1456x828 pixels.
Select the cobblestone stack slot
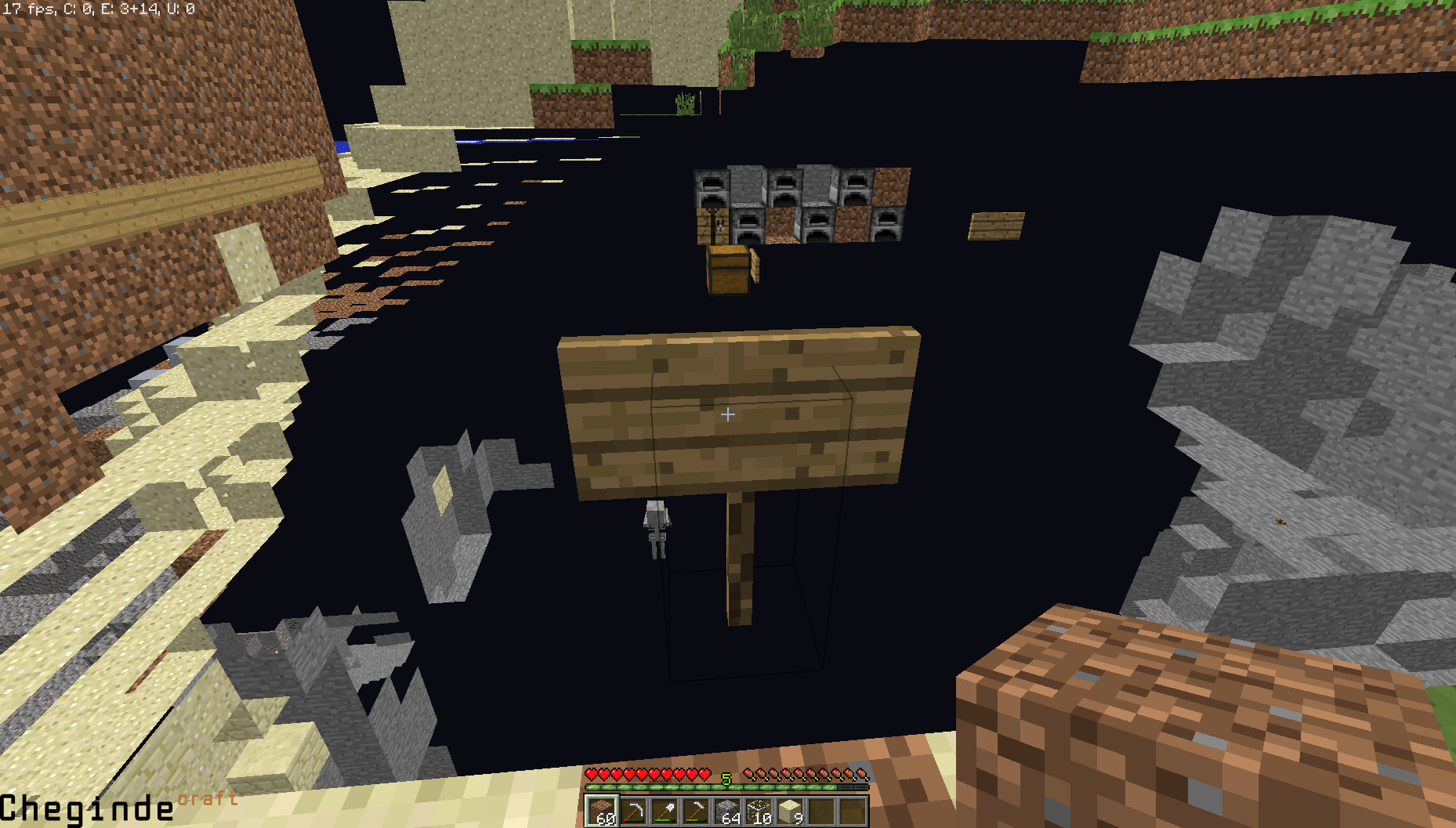click(727, 812)
